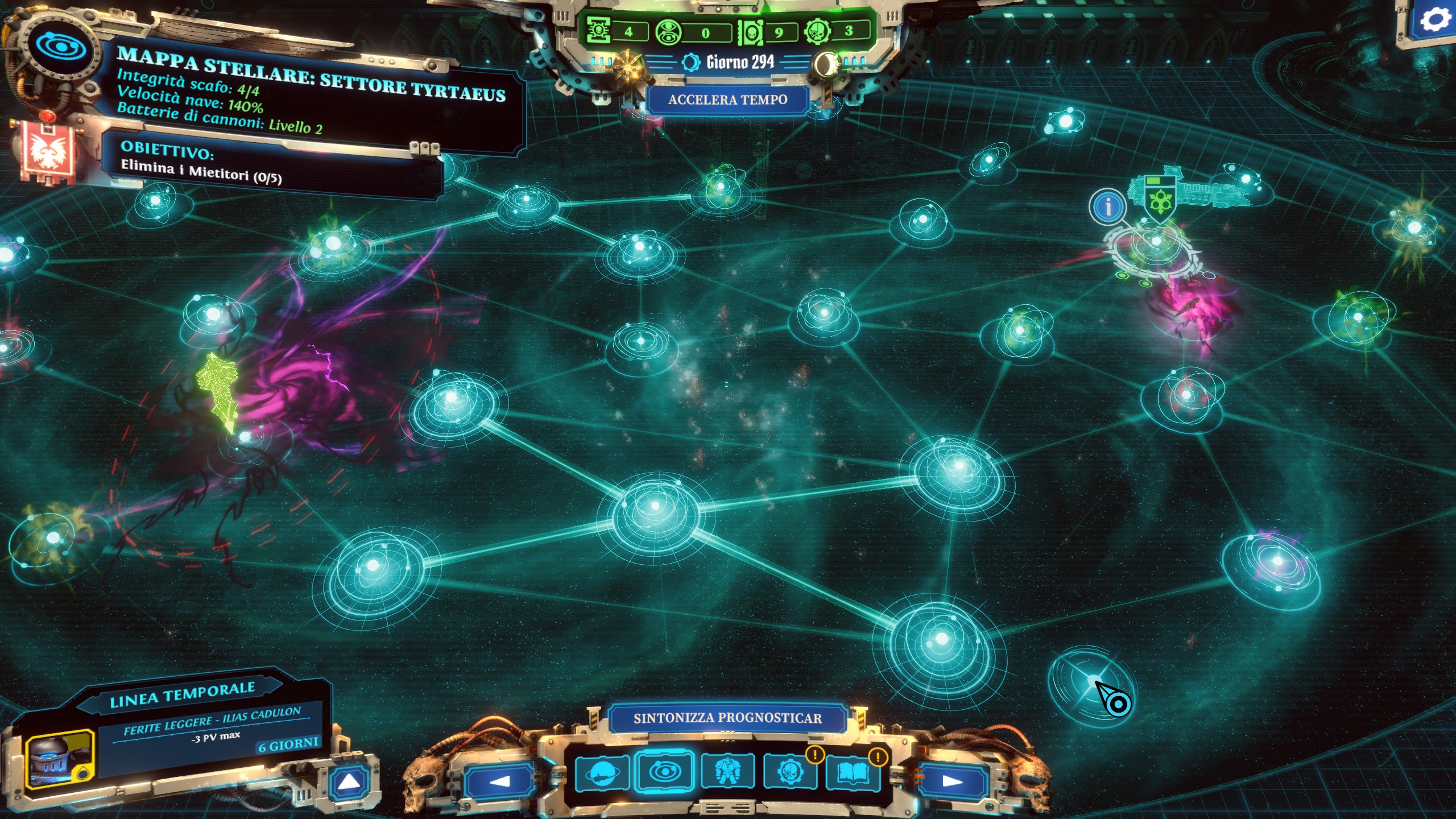Expand the Linea Temporale panel with up arrow
This screenshot has height=819, width=1456.
[349, 783]
